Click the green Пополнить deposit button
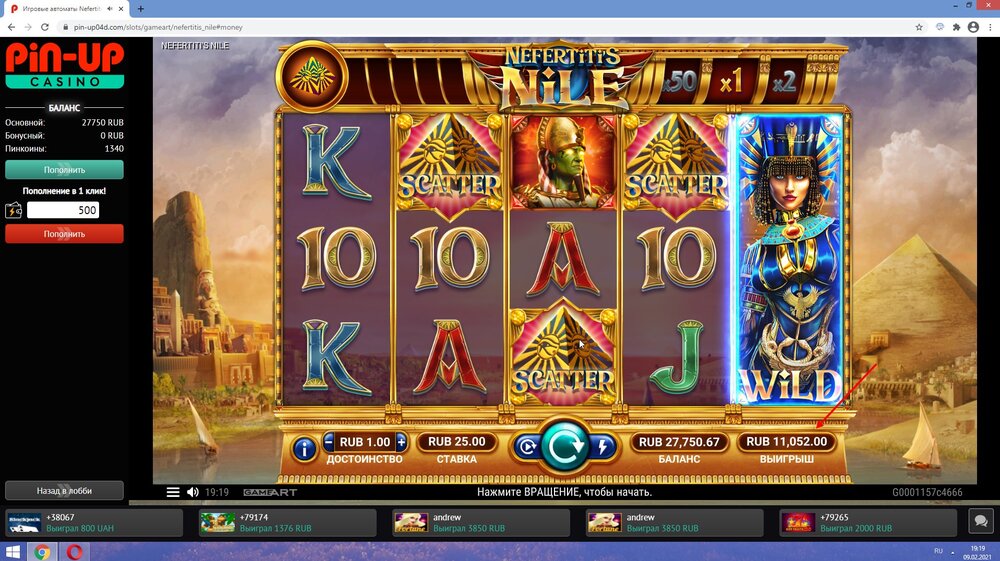The height and width of the screenshot is (561, 1000). click(64, 169)
